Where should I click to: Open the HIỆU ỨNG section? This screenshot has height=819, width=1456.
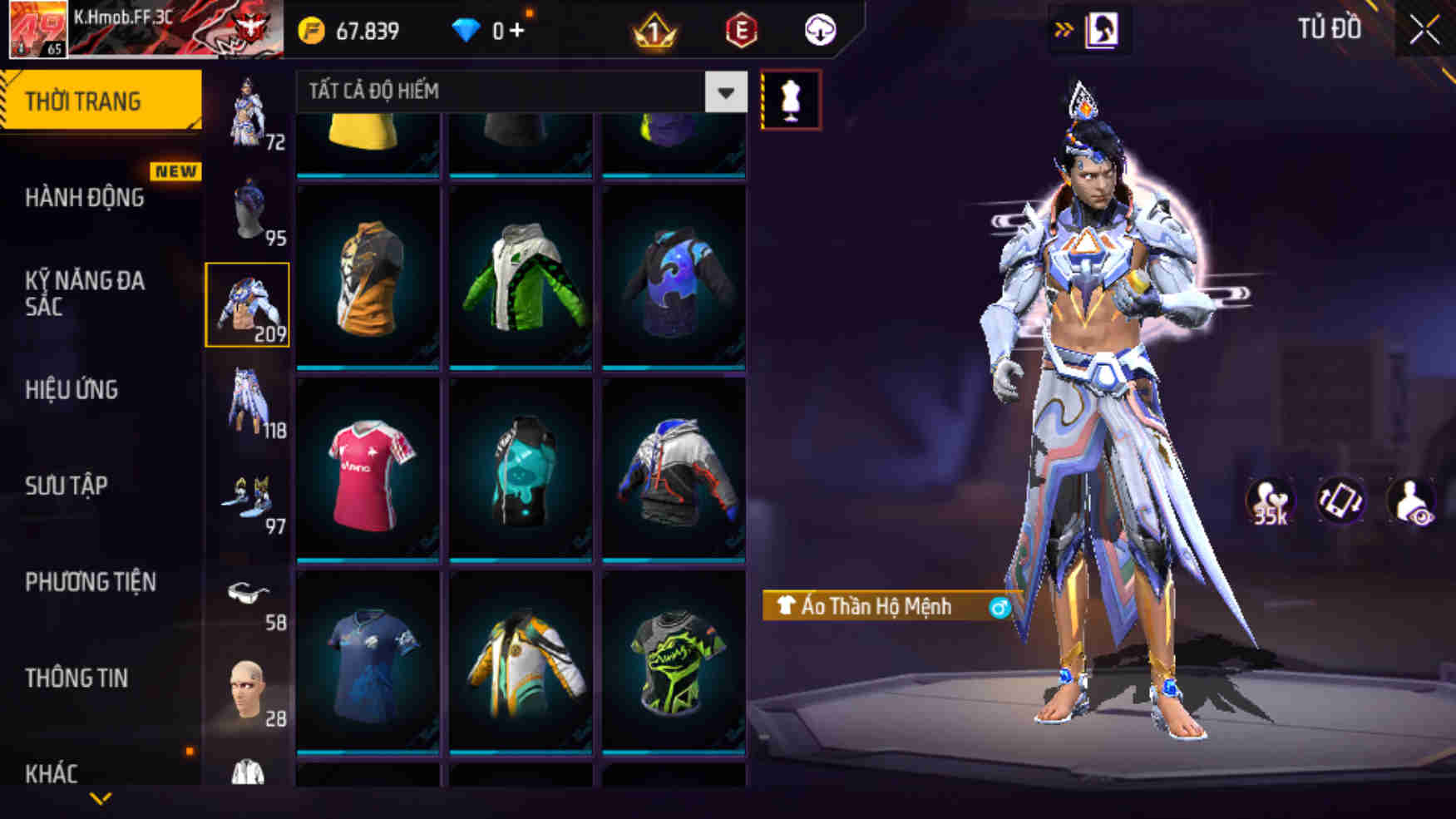point(72,390)
